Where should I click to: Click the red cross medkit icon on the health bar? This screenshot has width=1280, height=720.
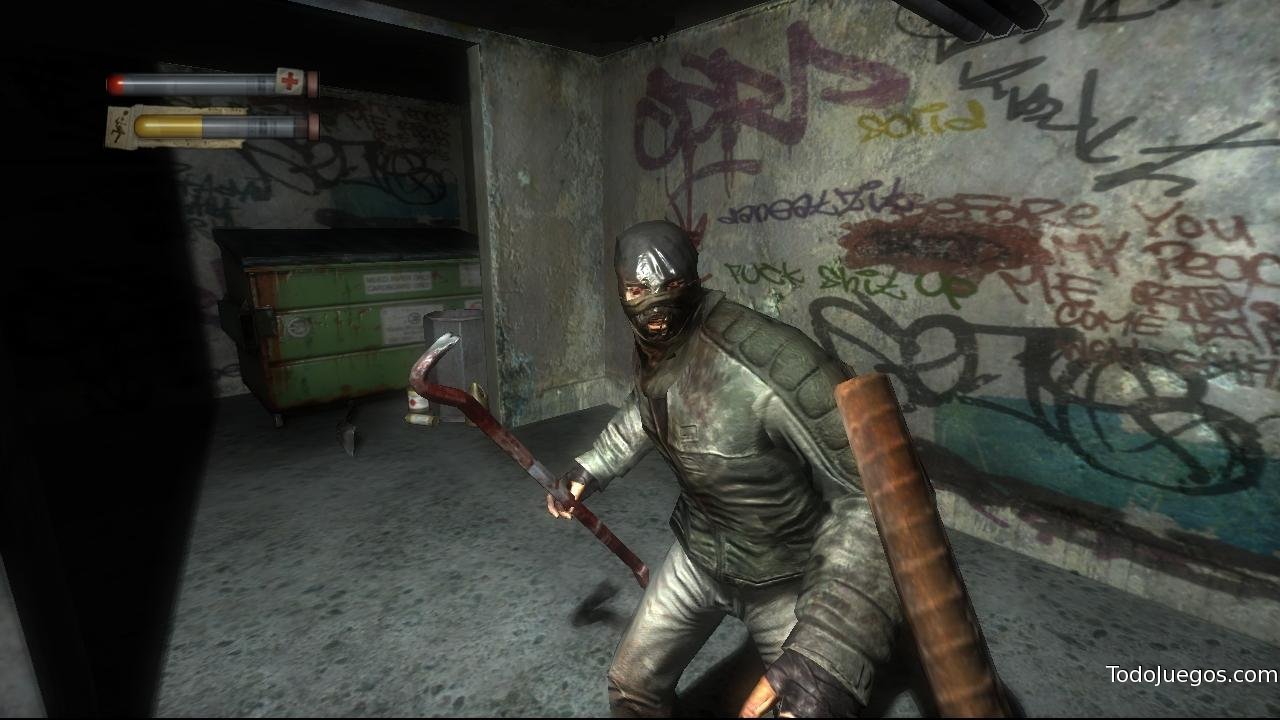[x=289, y=79]
